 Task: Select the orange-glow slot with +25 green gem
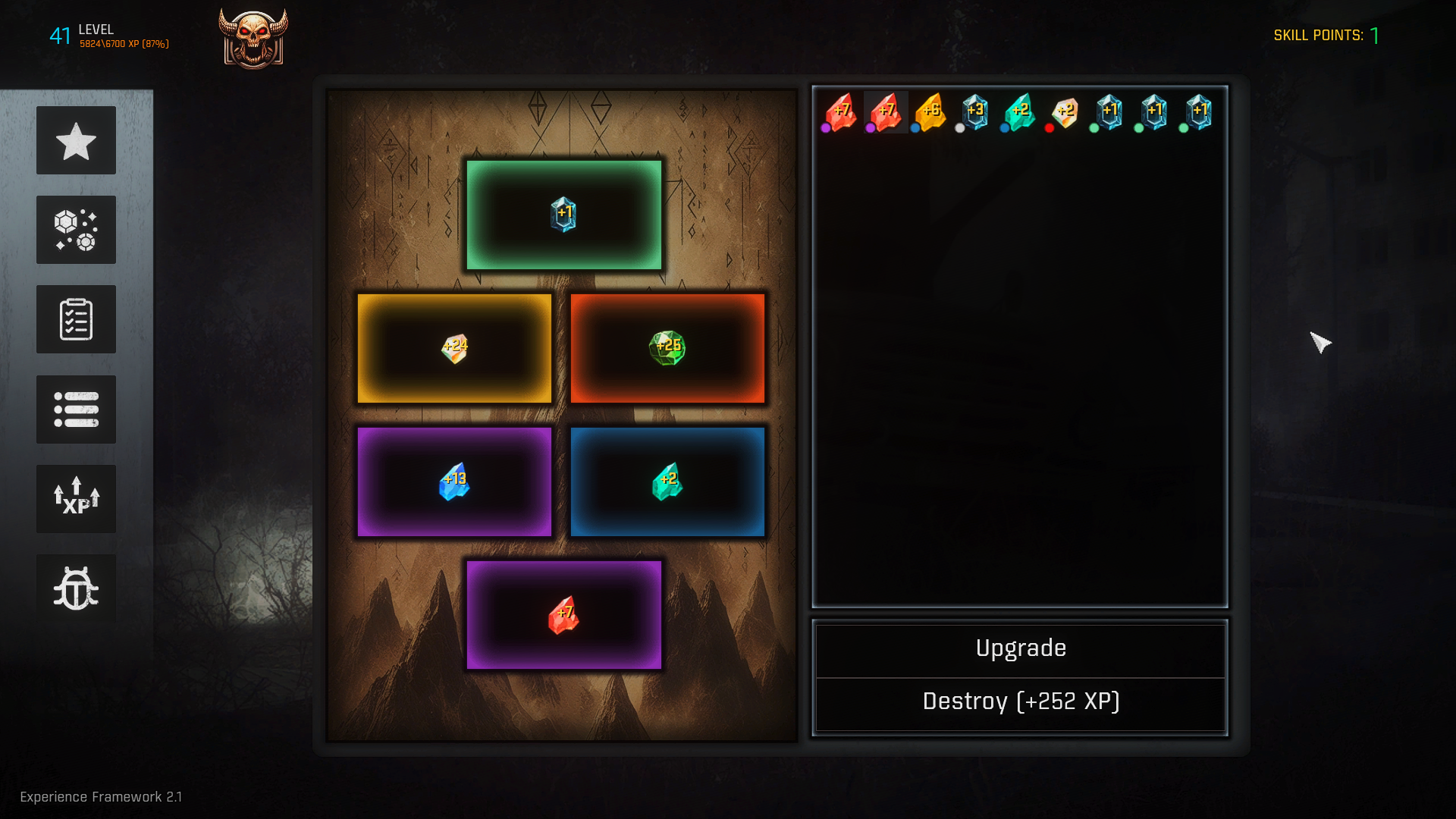[667, 348]
